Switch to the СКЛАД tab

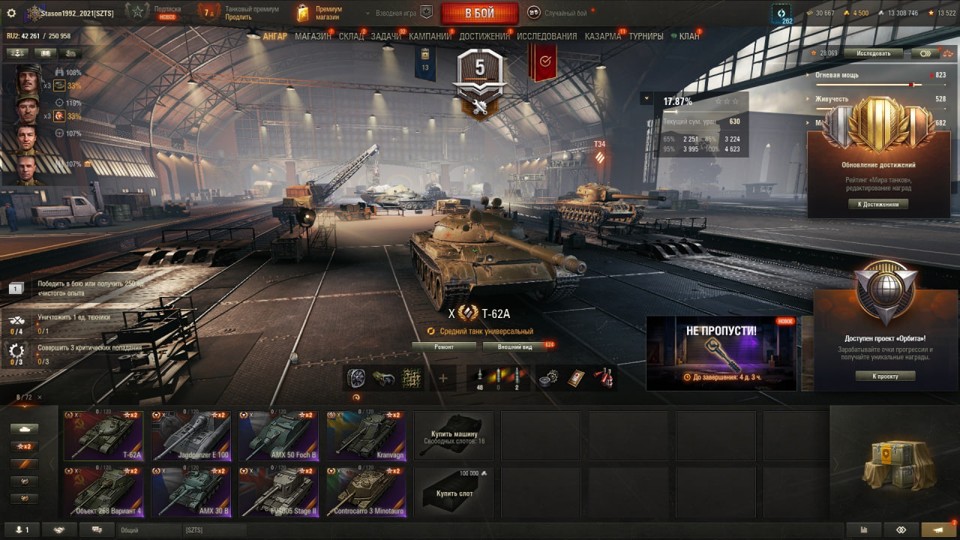point(351,36)
